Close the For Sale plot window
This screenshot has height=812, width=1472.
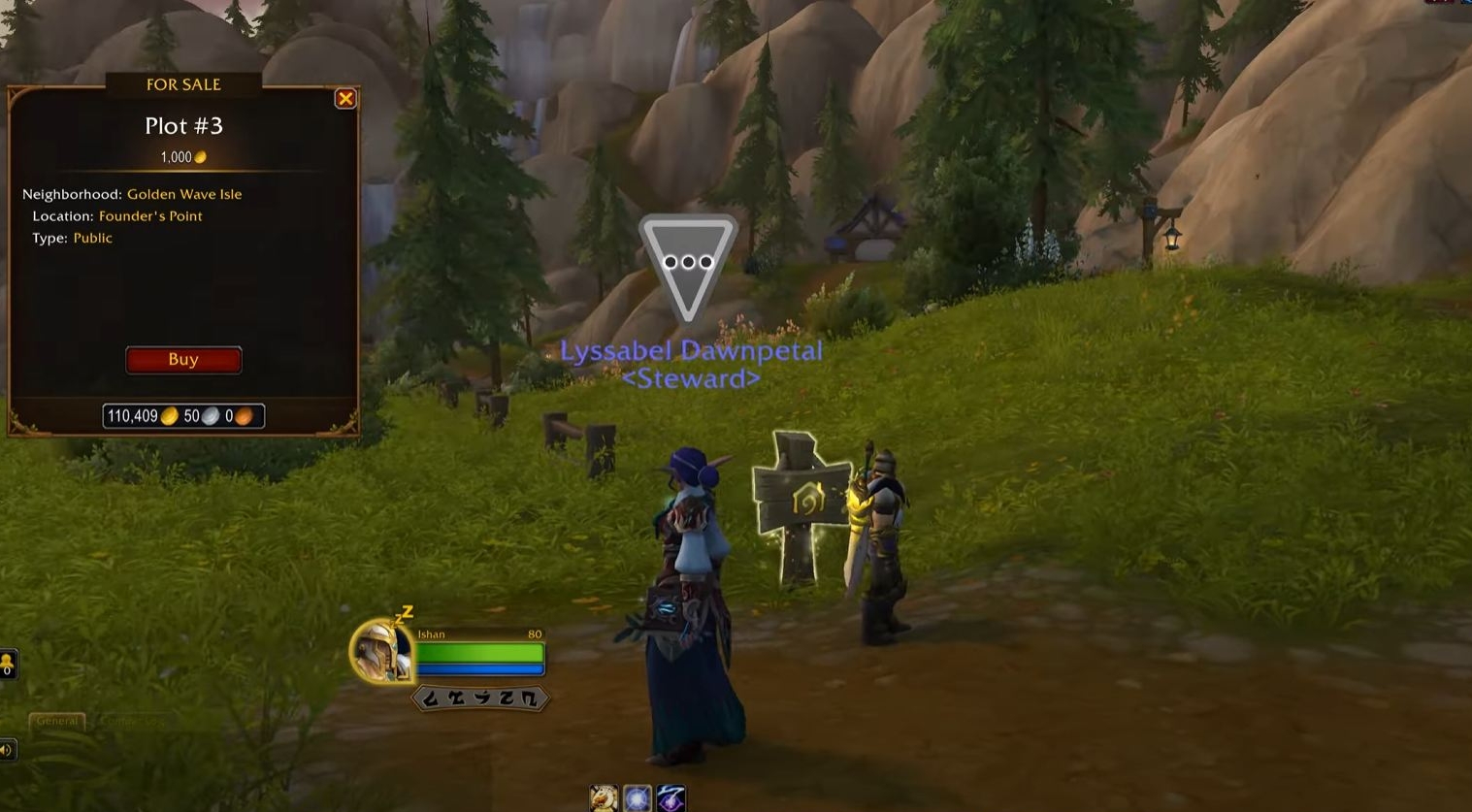(345, 99)
